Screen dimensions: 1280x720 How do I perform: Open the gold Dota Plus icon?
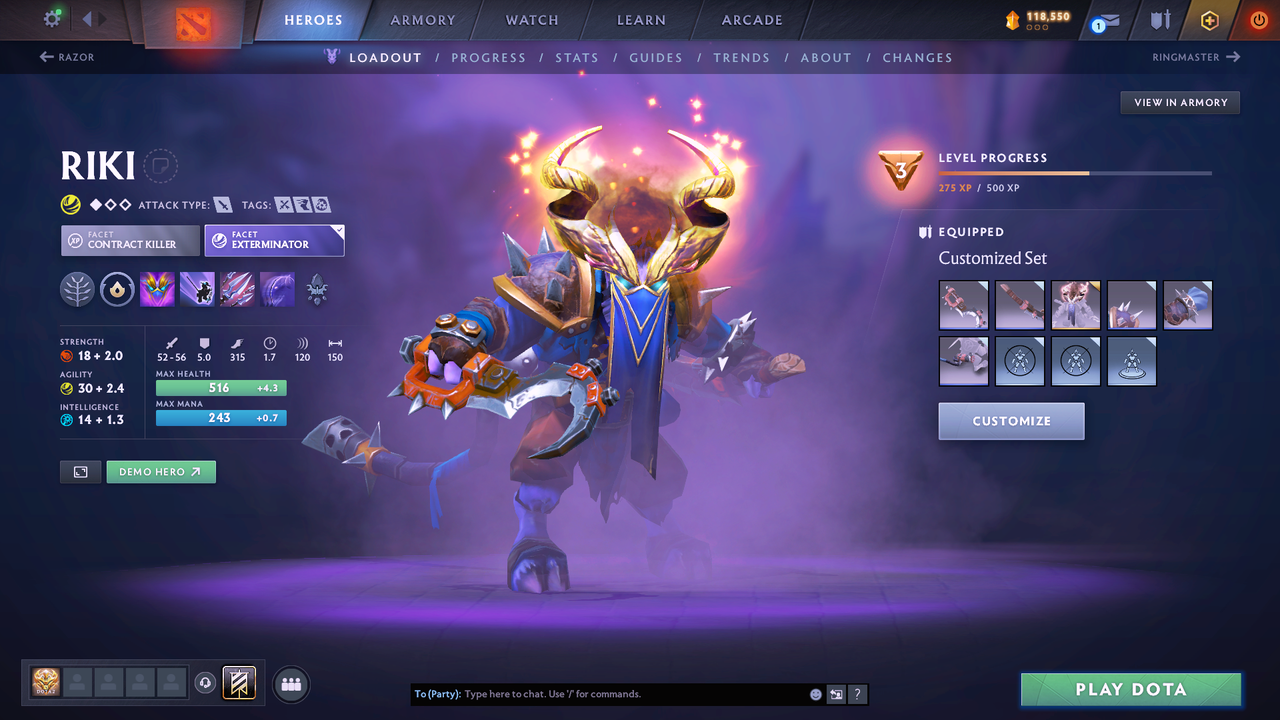tap(1209, 19)
